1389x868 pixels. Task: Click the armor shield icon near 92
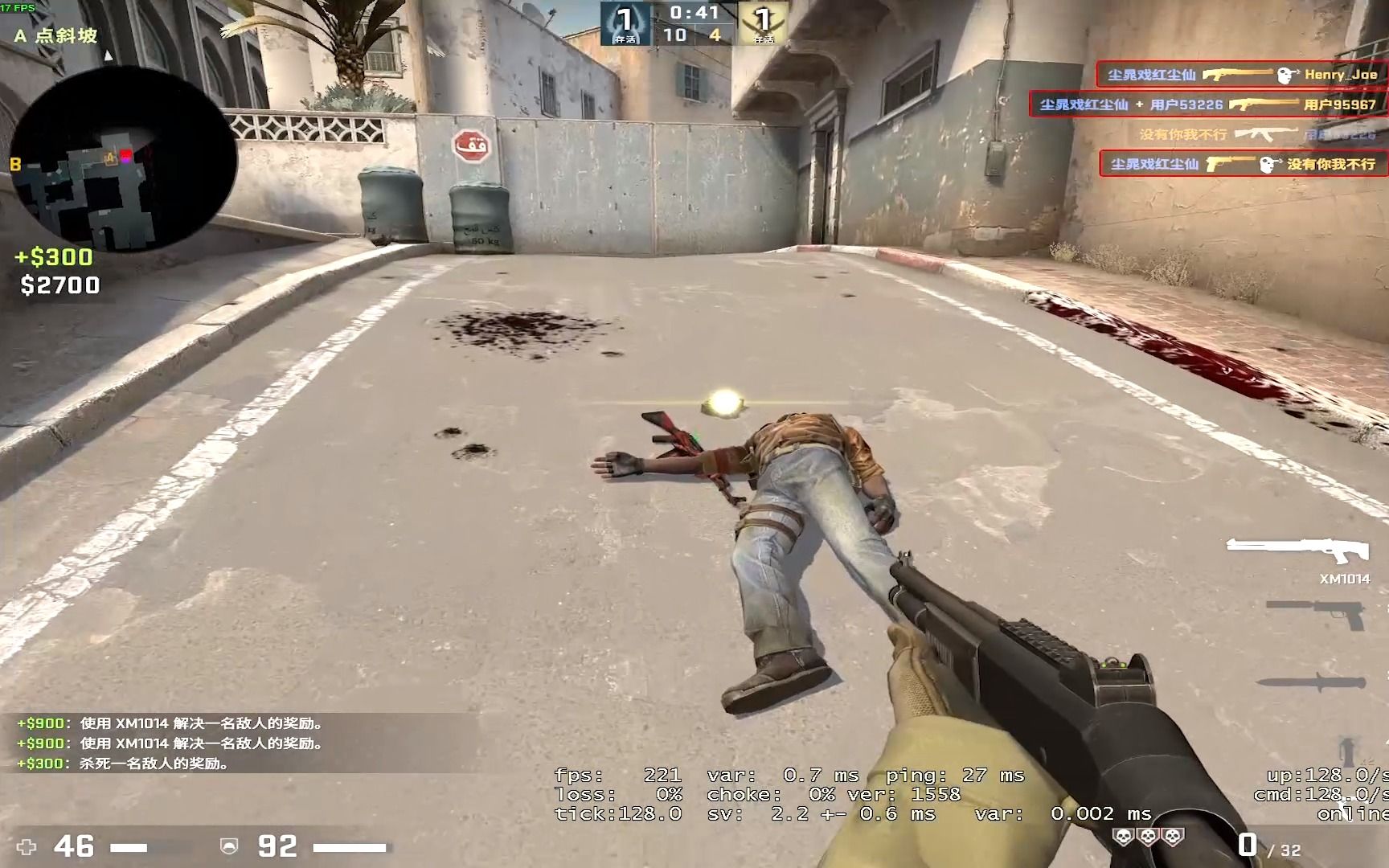pyautogui.click(x=231, y=845)
